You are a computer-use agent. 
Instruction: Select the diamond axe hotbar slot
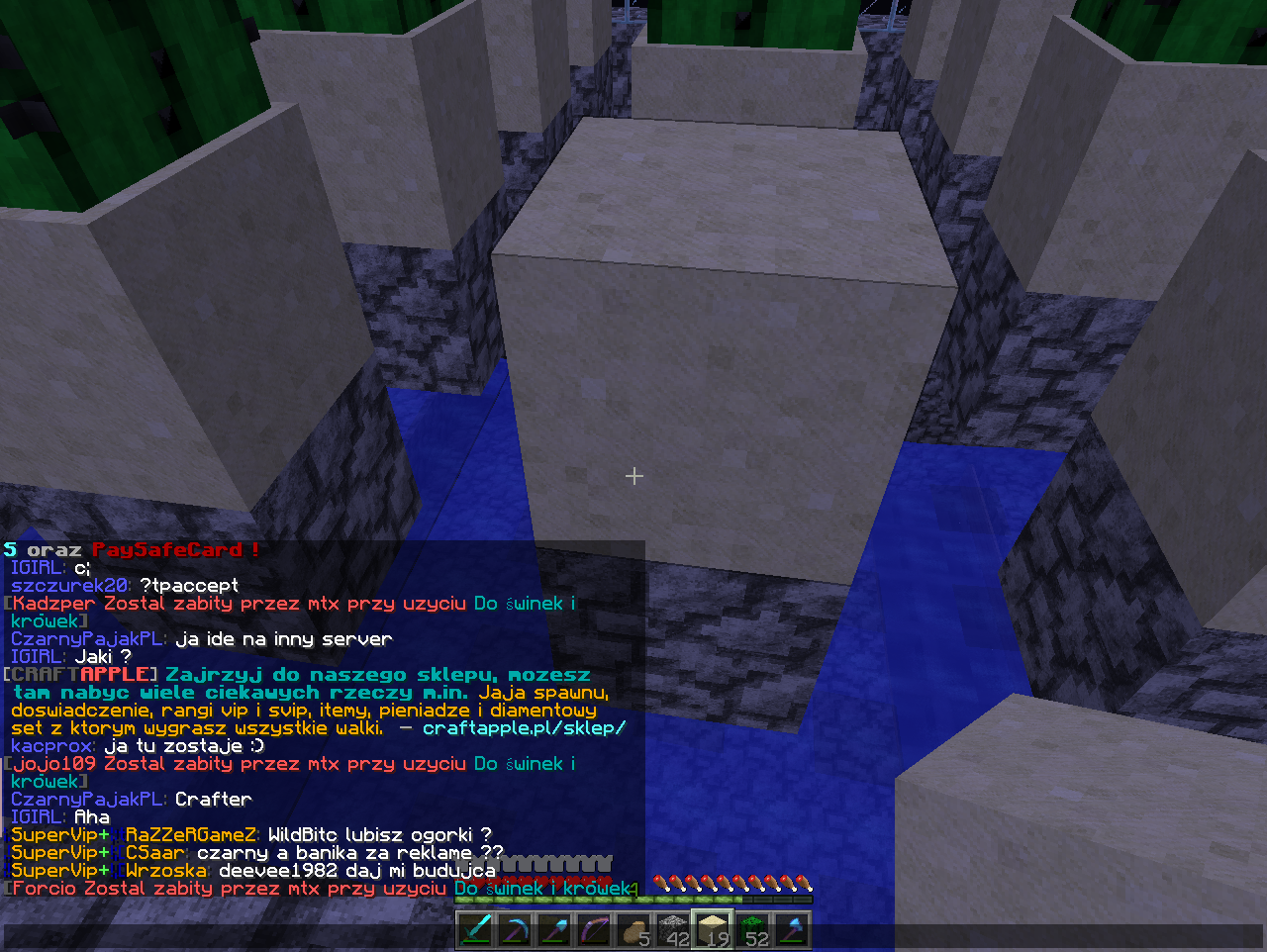(x=792, y=931)
